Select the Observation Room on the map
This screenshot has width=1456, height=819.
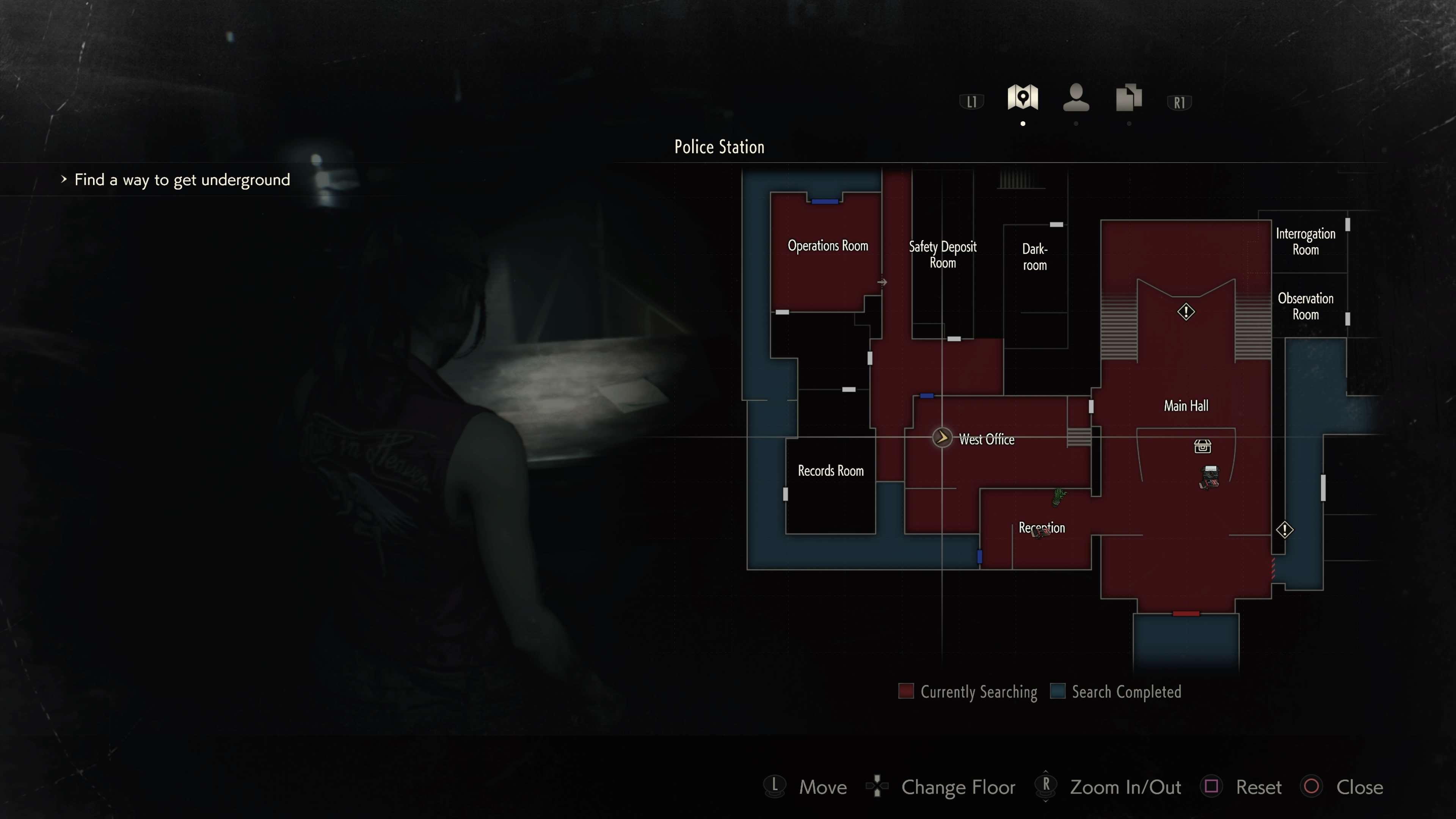coord(1305,306)
